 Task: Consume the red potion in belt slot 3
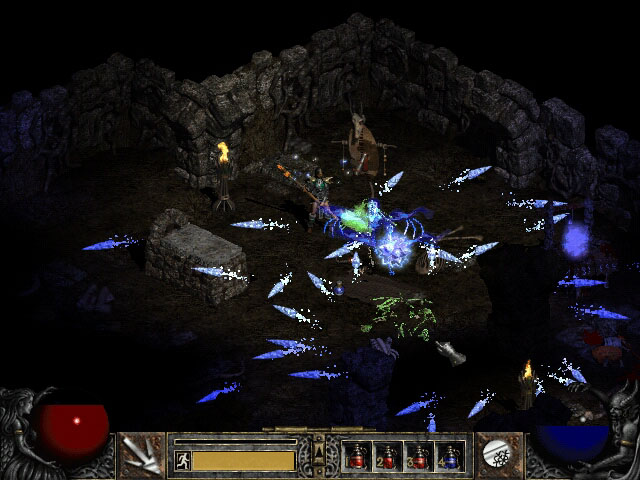click(419, 456)
